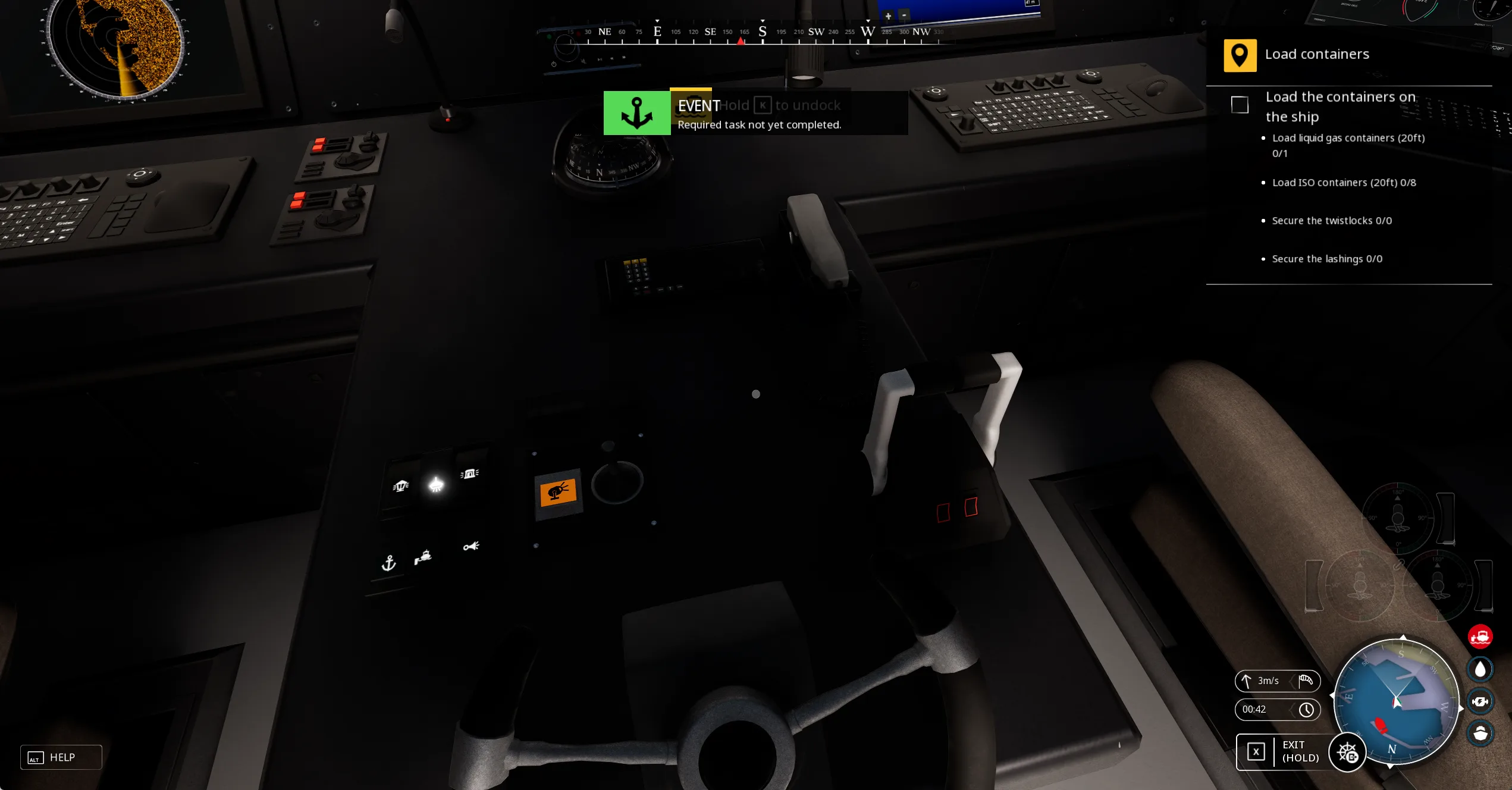Open the ship hull status icon

[x=1480, y=733]
